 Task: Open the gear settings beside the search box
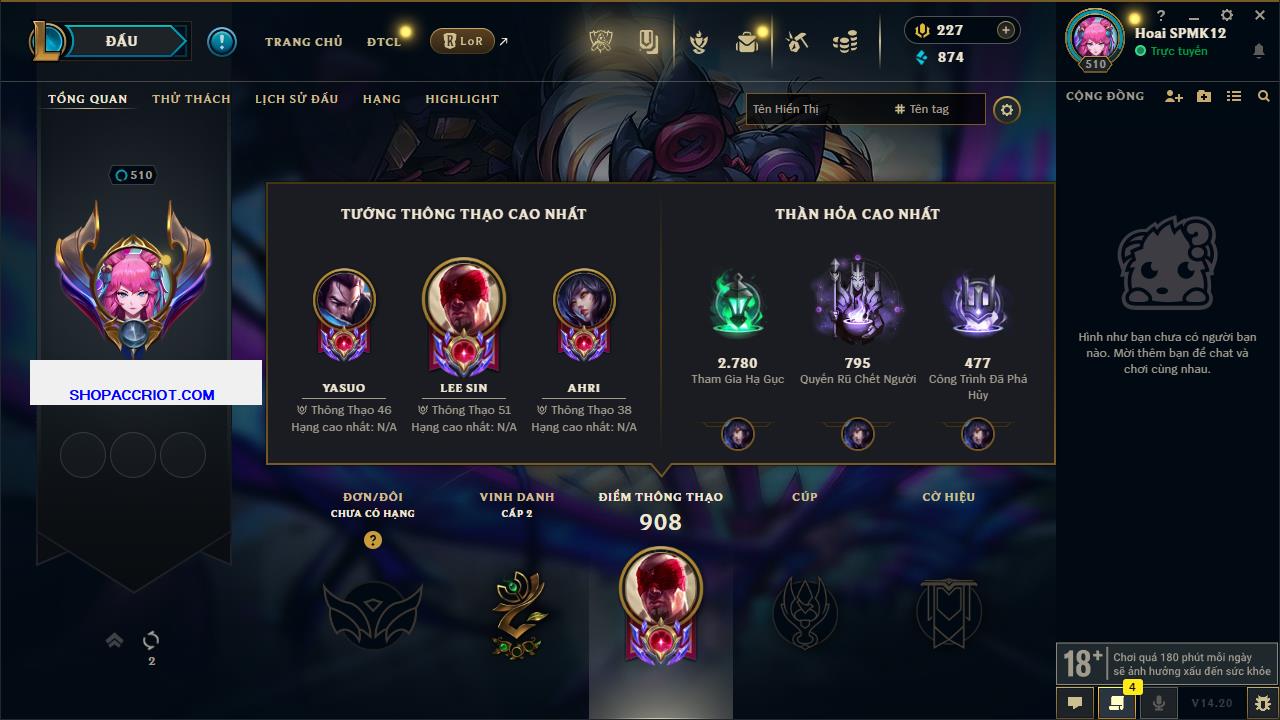click(1007, 110)
